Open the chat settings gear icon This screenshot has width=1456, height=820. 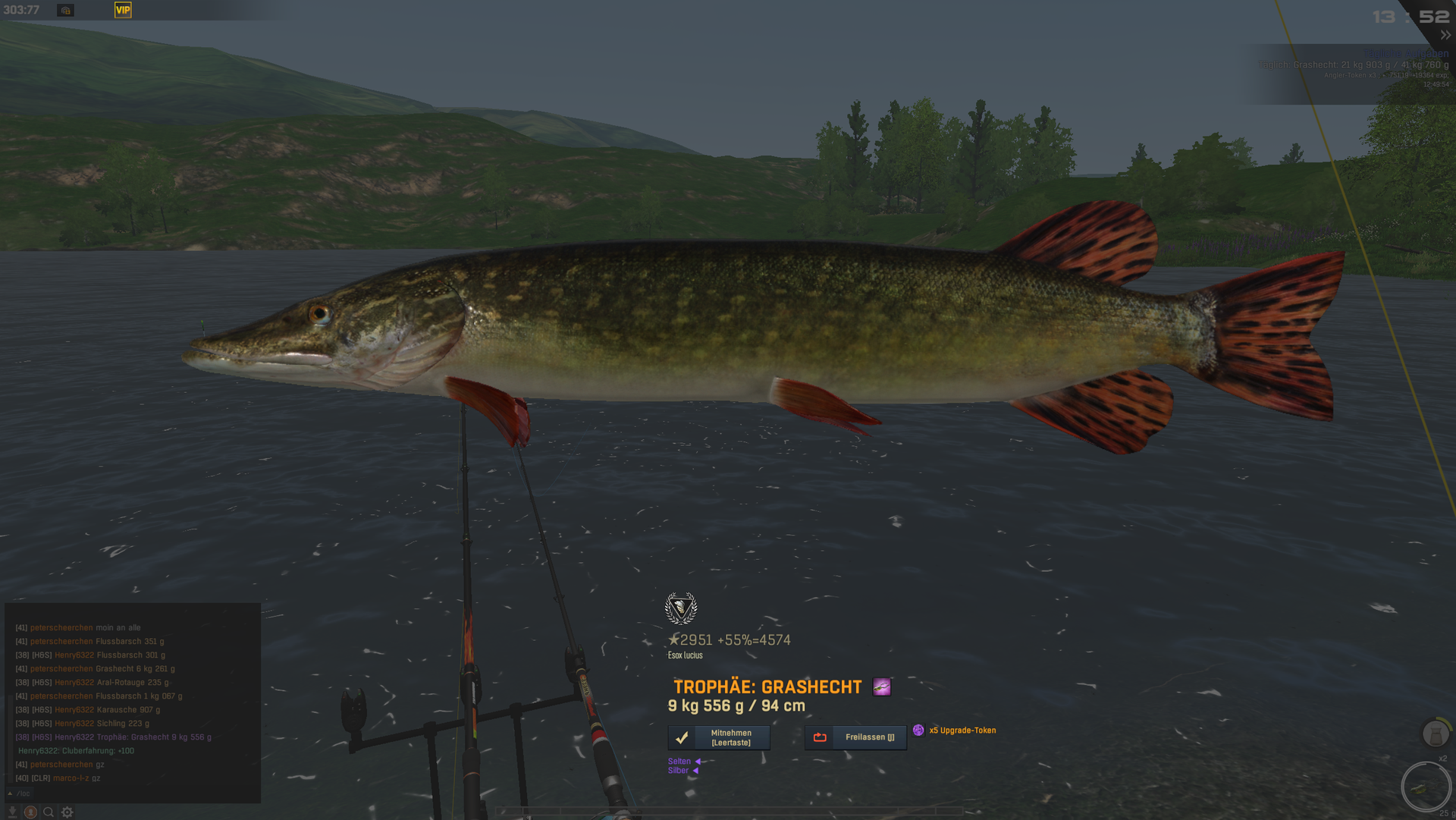[67, 812]
